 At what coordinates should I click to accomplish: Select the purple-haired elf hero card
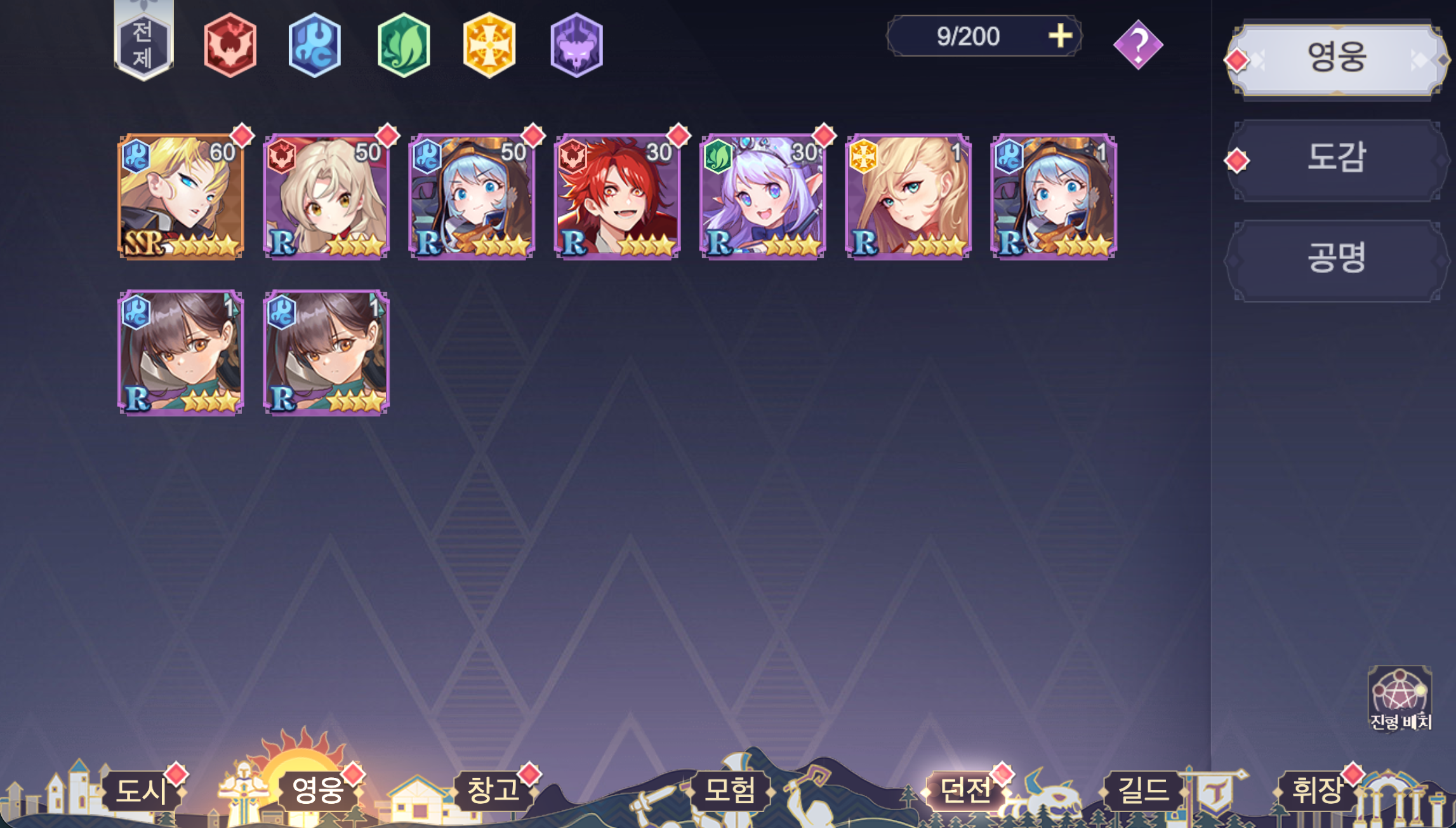click(763, 196)
